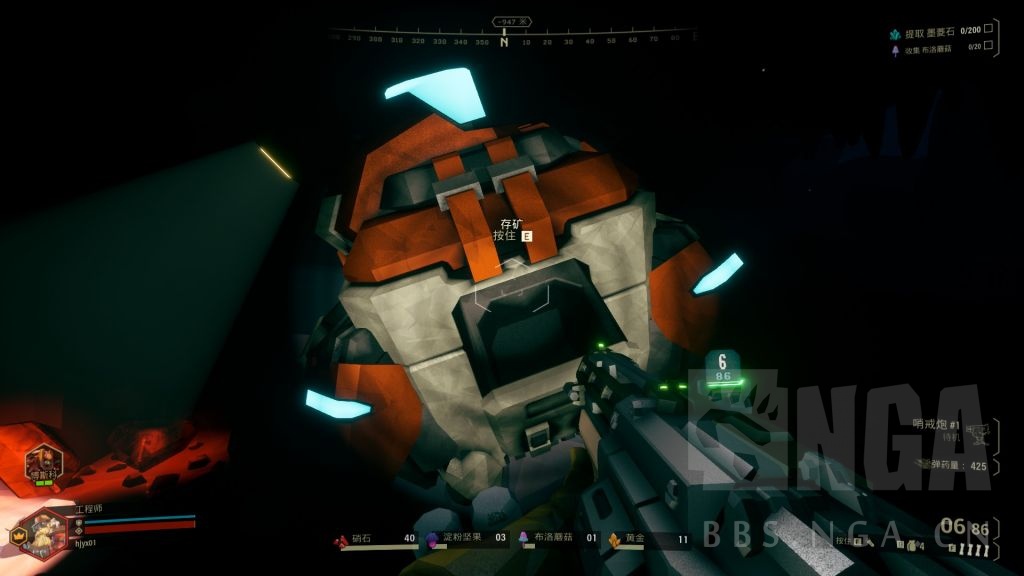
Task: Select the Morkite extraction objective
Action: 931,33
